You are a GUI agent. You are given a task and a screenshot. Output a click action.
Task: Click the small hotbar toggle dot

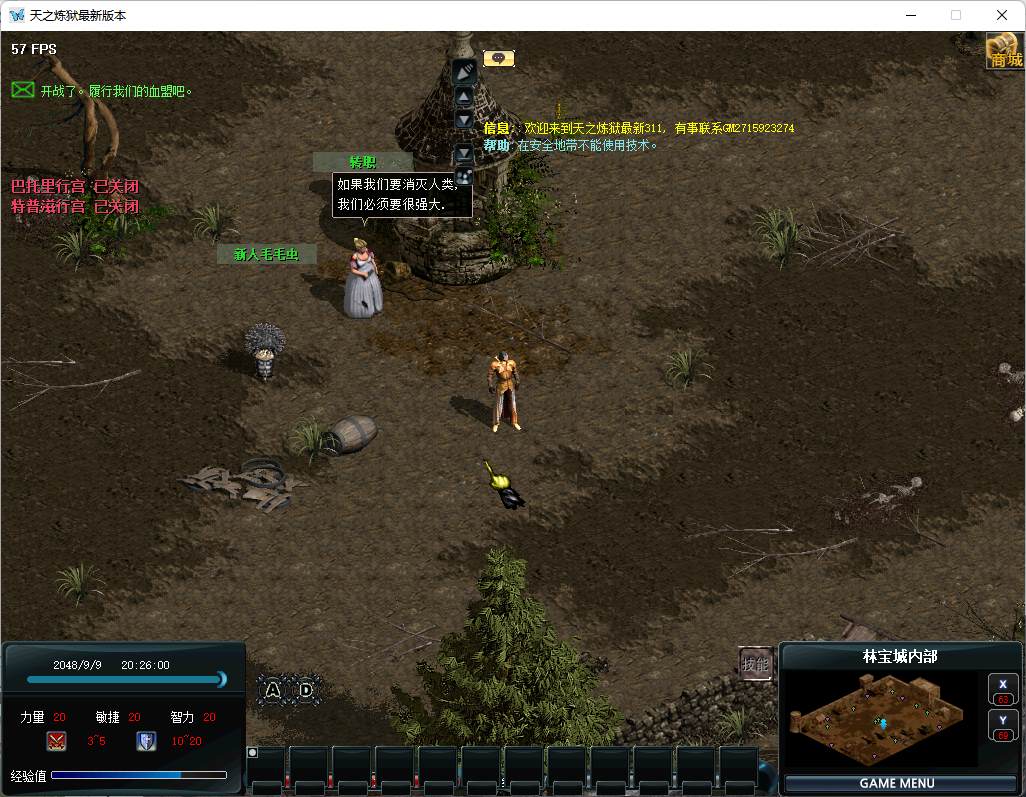(252, 752)
